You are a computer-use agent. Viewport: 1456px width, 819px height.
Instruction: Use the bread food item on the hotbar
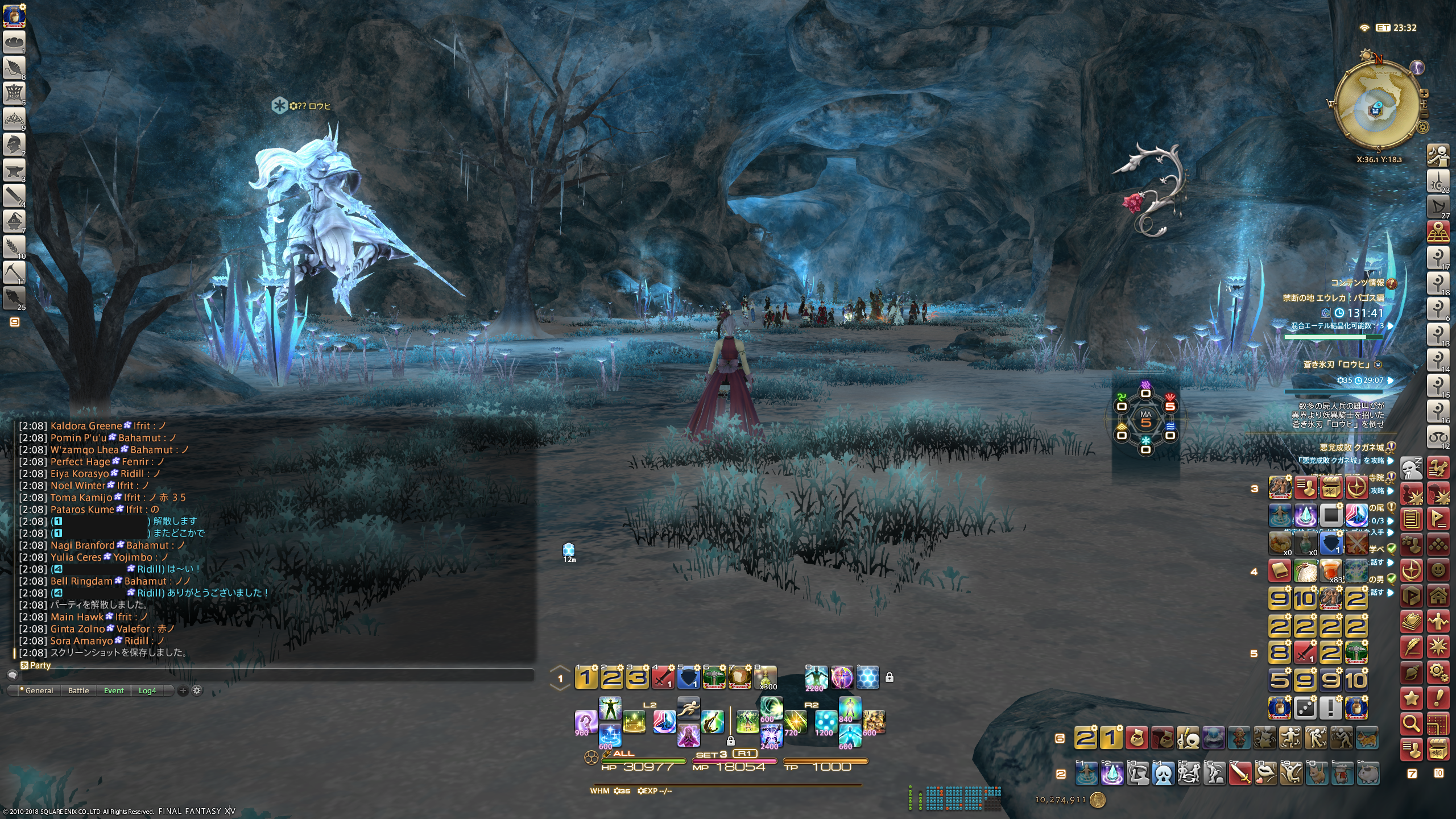click(x=739, y=677)
